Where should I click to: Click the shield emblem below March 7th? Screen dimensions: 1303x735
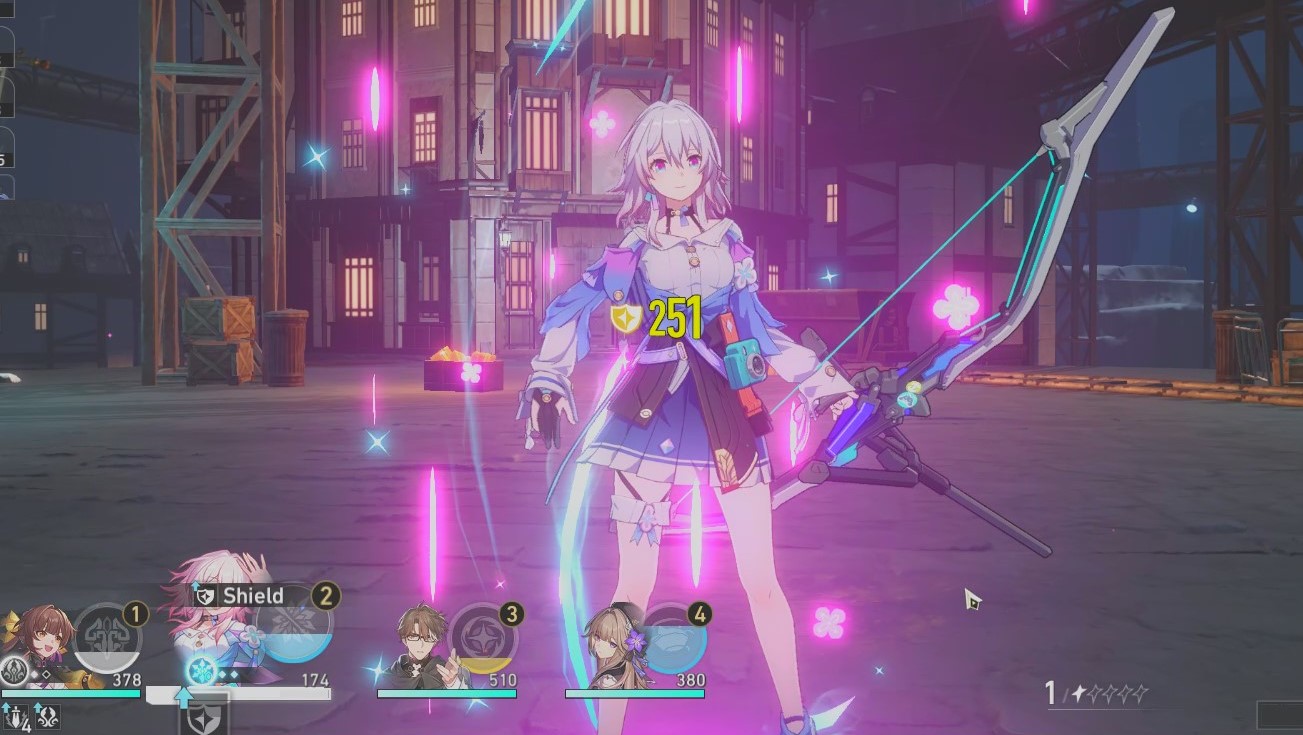(x=206, y=722)
